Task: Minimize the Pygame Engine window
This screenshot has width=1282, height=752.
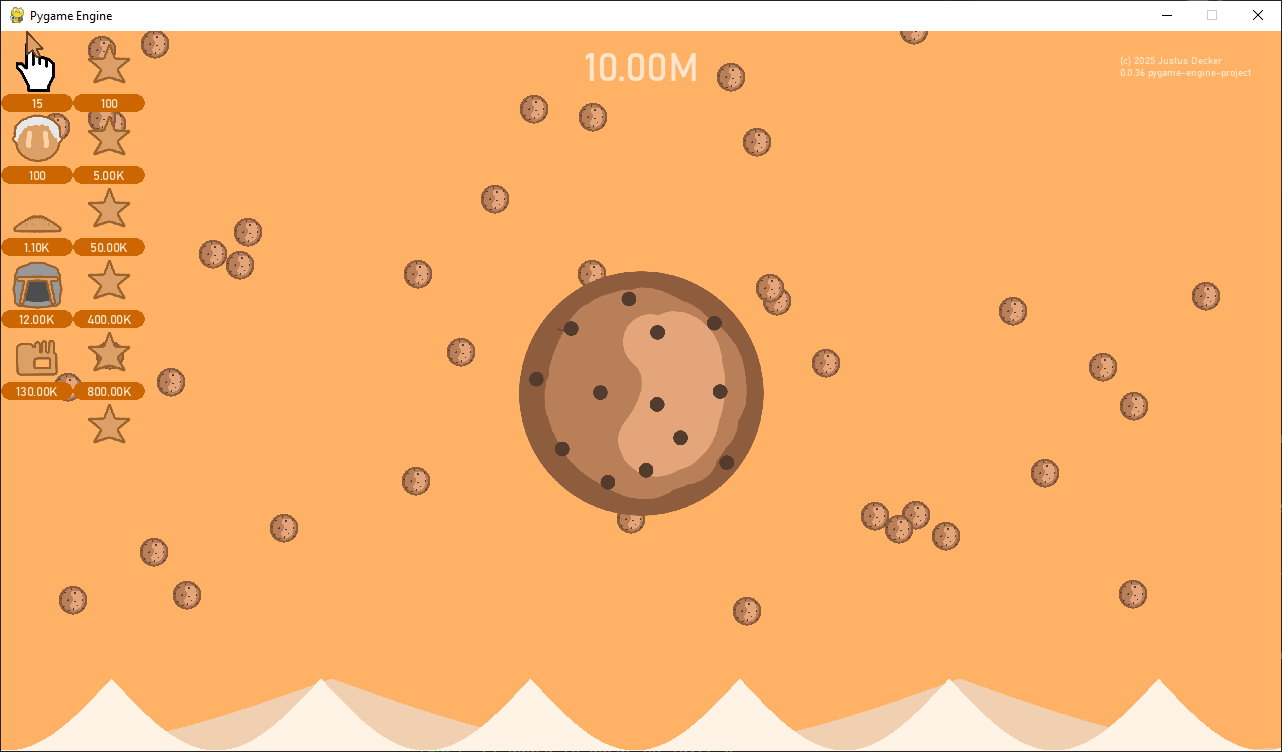Action: click(x=1166, y=15)
